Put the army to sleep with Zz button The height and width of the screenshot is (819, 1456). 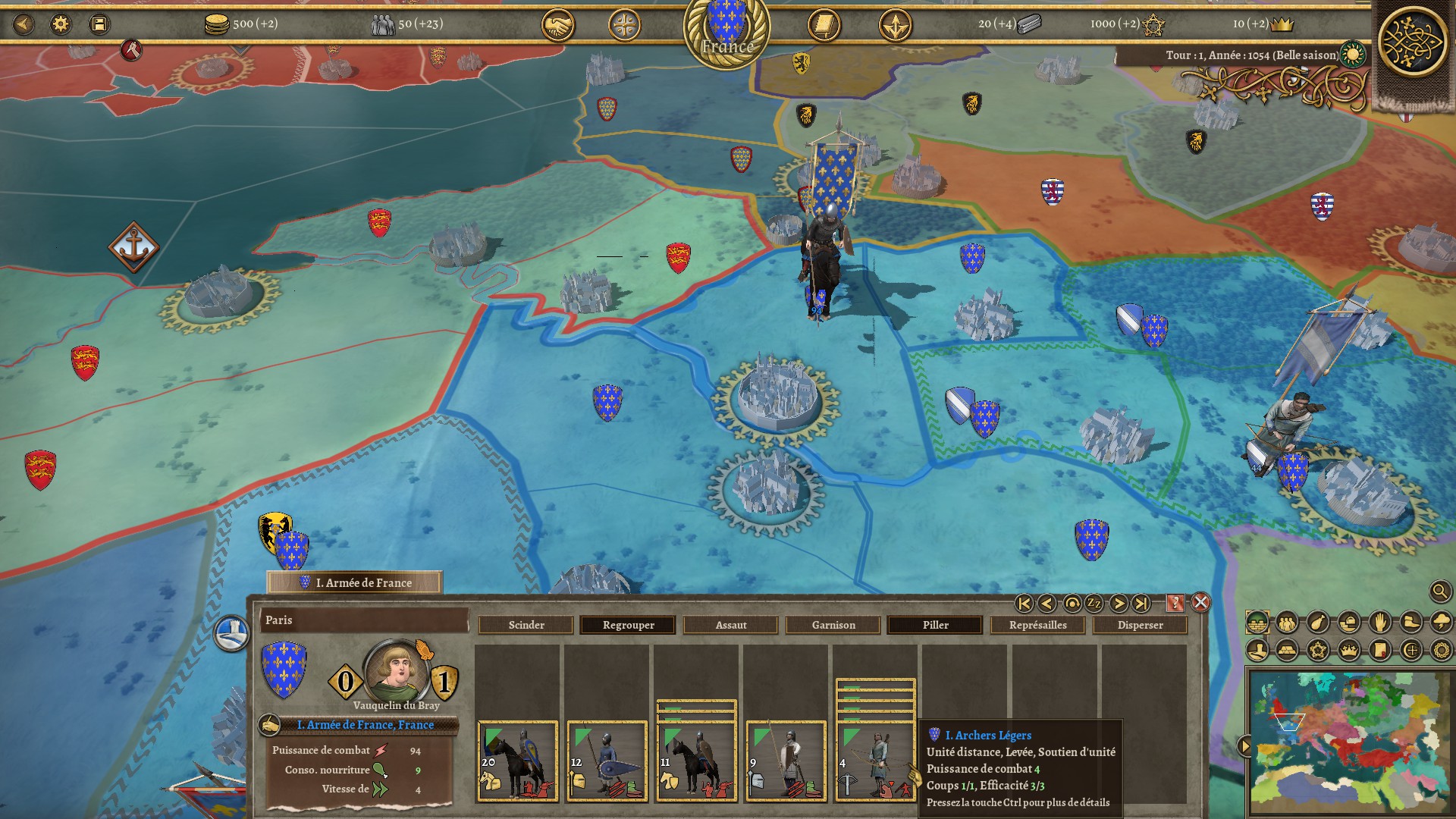tap(1094, 603)
